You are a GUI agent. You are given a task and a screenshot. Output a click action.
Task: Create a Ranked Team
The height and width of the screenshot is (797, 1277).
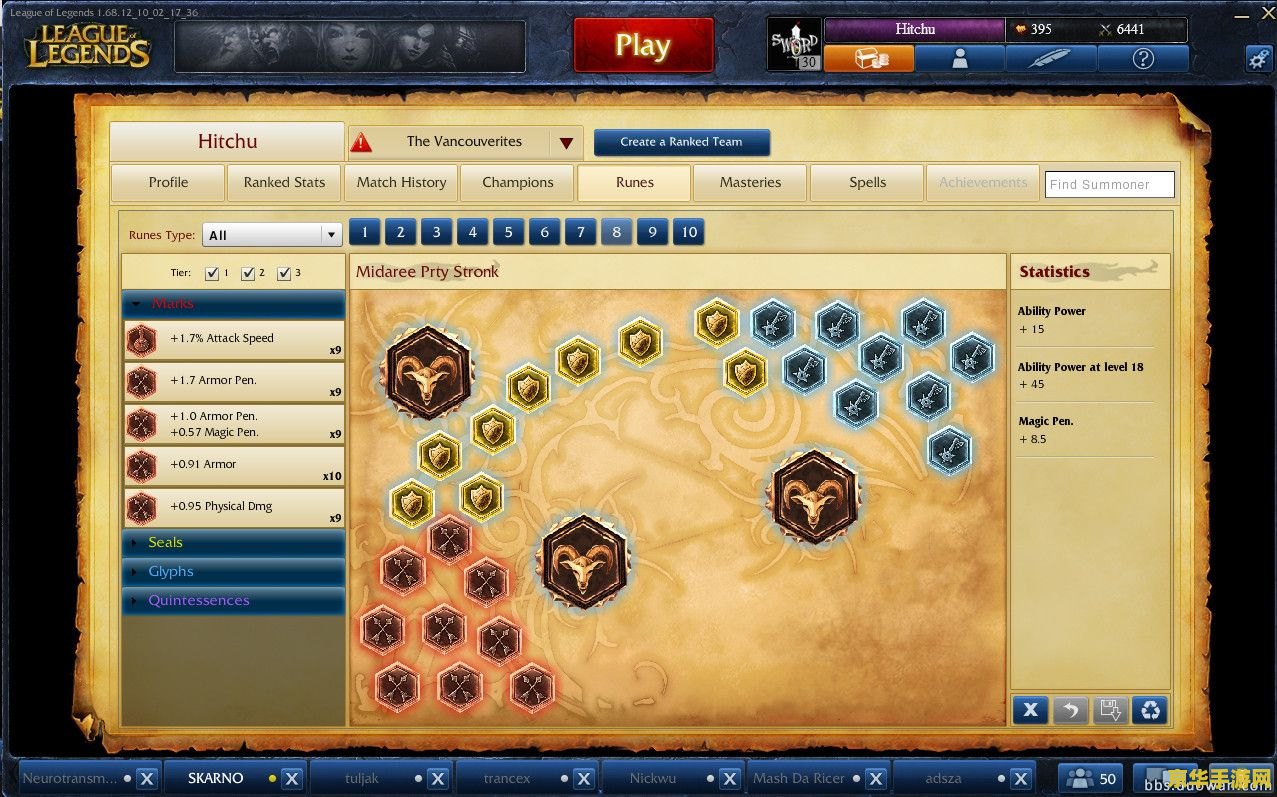click(x=681, y=142)
